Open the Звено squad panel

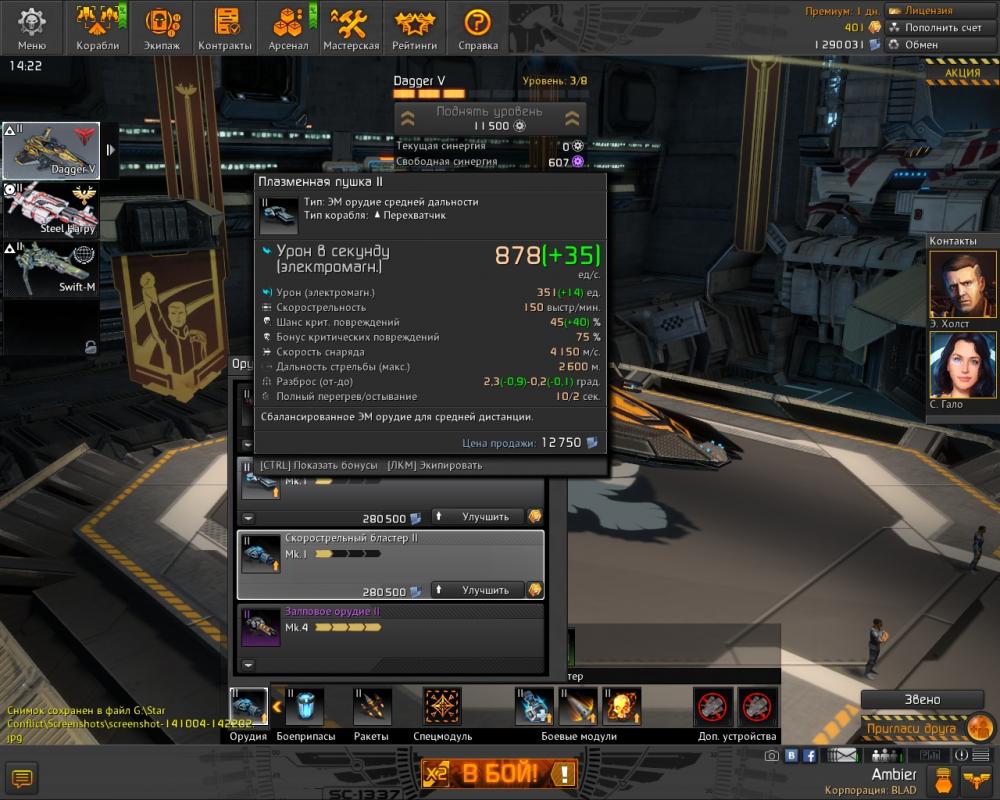pos(921,699)
